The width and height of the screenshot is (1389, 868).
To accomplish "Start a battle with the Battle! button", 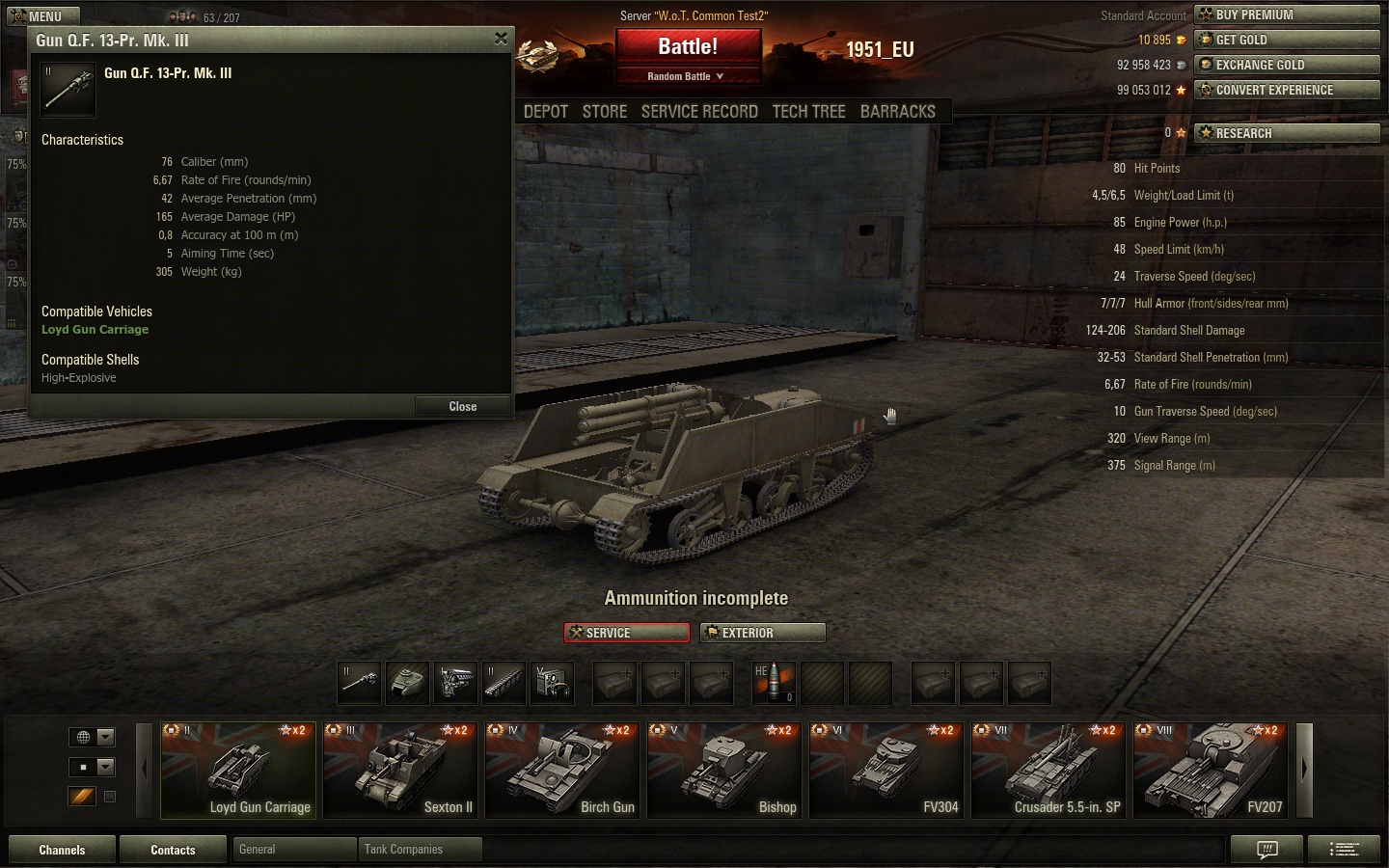I will coord(688,46).
